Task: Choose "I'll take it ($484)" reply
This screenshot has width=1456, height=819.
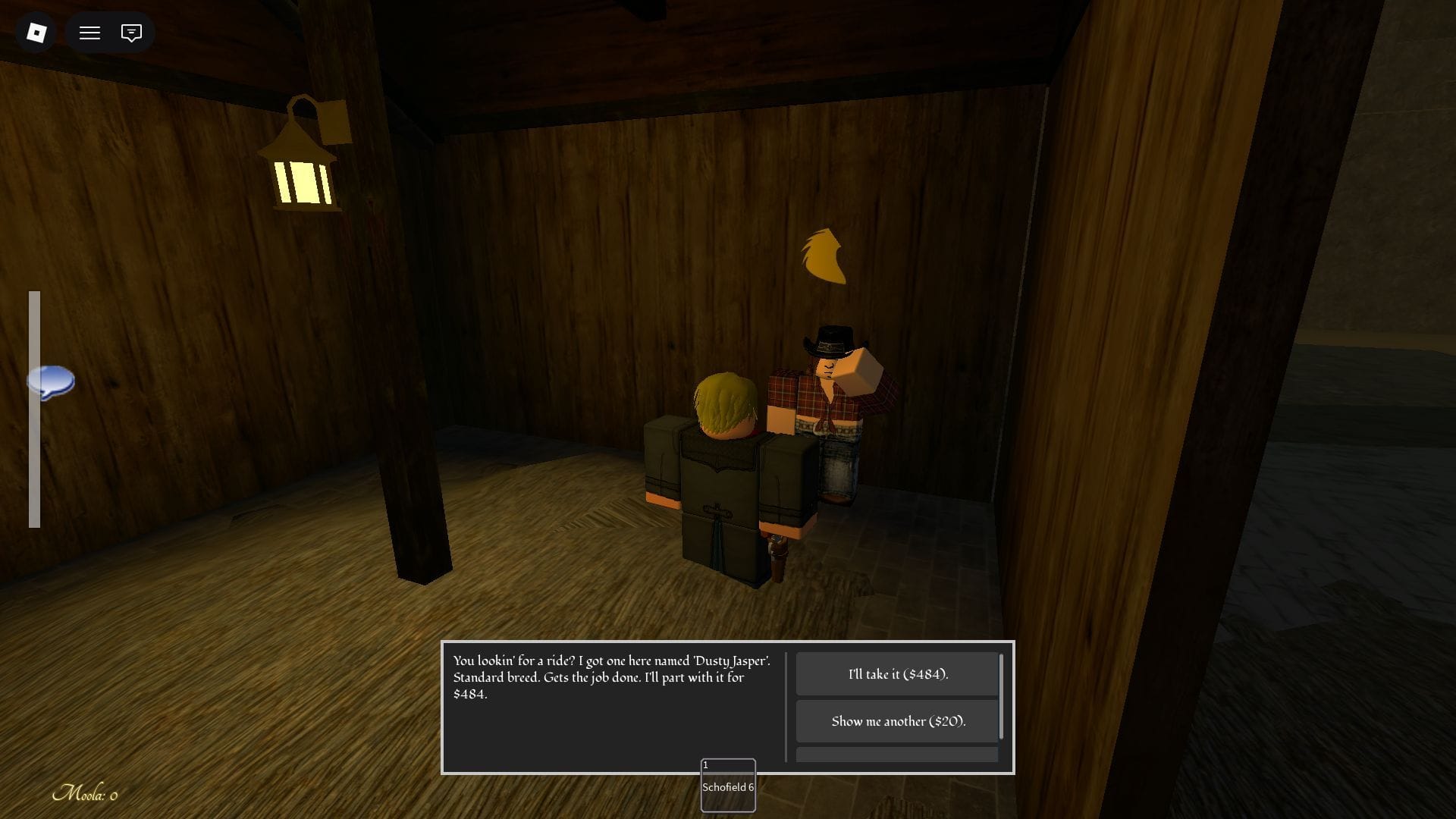Action: pos(897,674)
